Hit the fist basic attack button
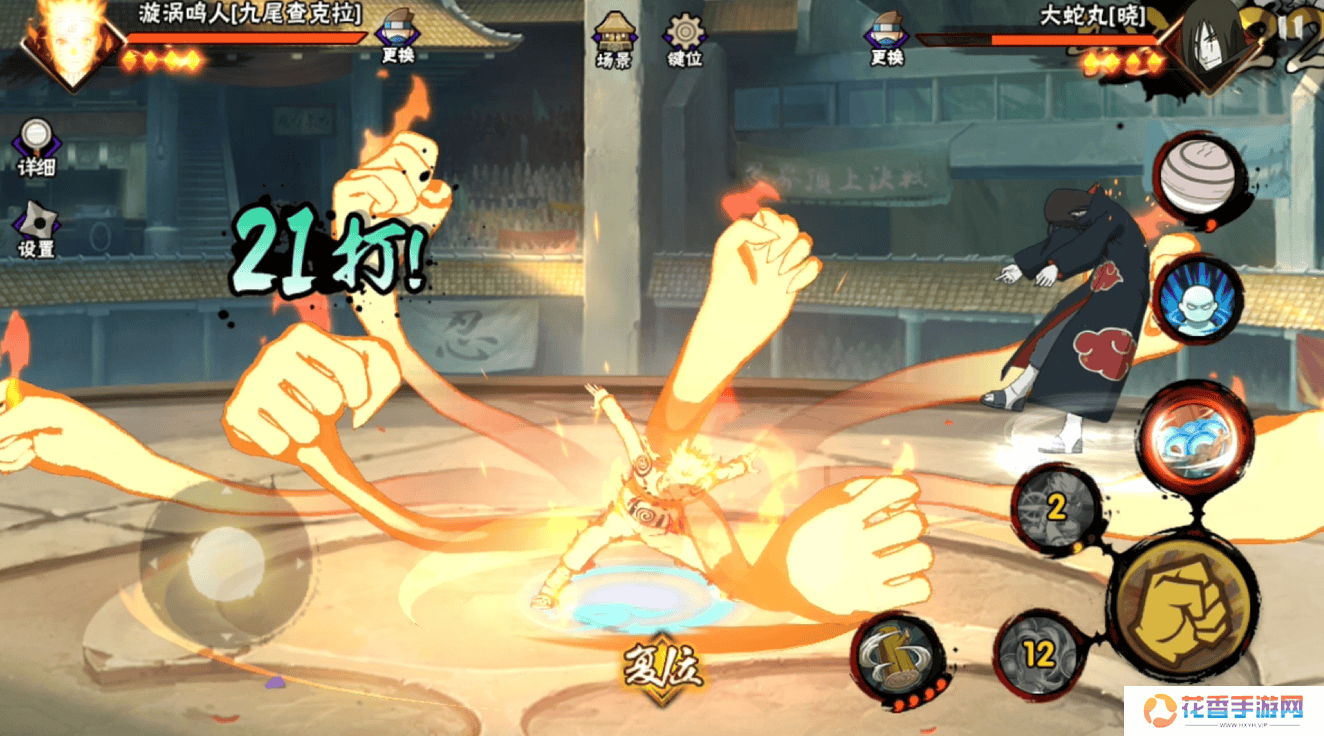 pyautogui.click(x=1185, y=606)
